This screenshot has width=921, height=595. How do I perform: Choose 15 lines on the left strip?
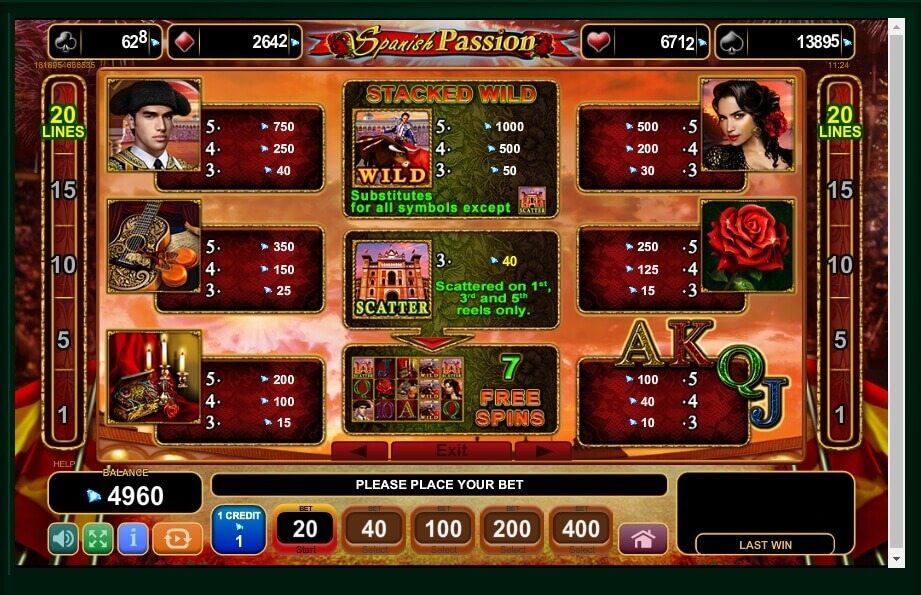click(x=63, y=190)
